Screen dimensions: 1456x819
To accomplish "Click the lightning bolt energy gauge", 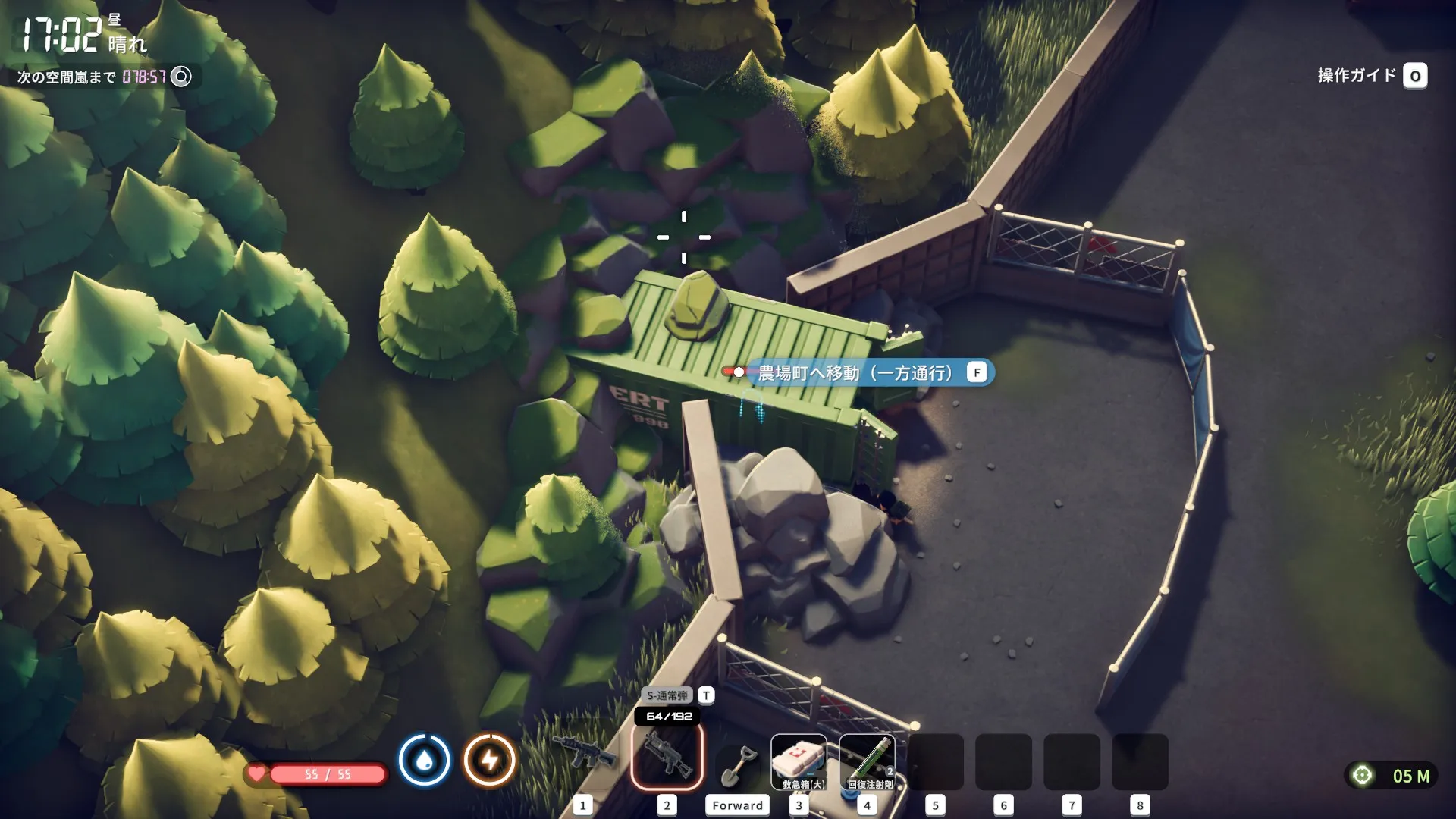I will point(490,760).
